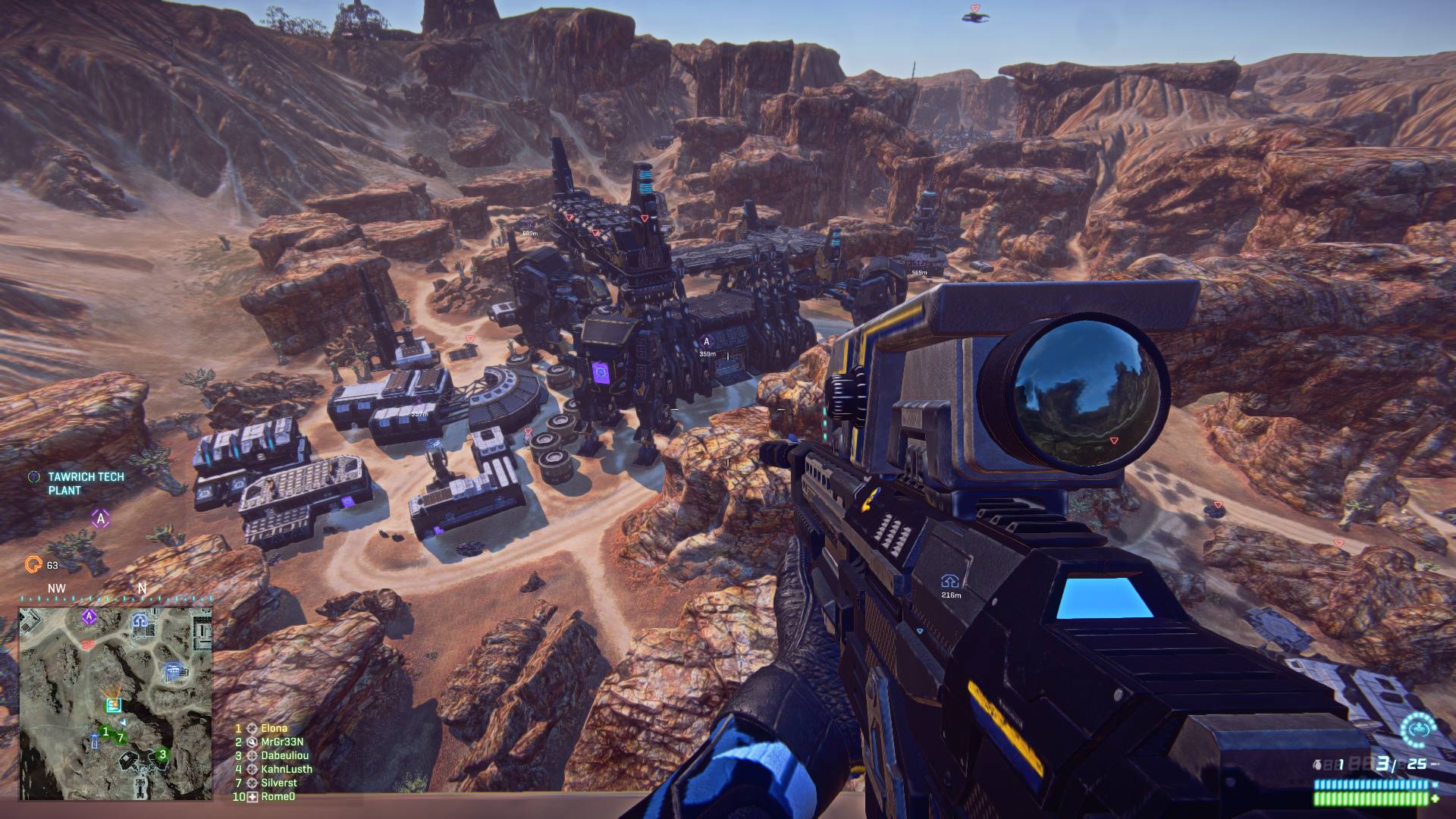Select the green squad indicator numbered 3 on minimap
Viewport: 1456px width, 819px height.
pos(162,754)
